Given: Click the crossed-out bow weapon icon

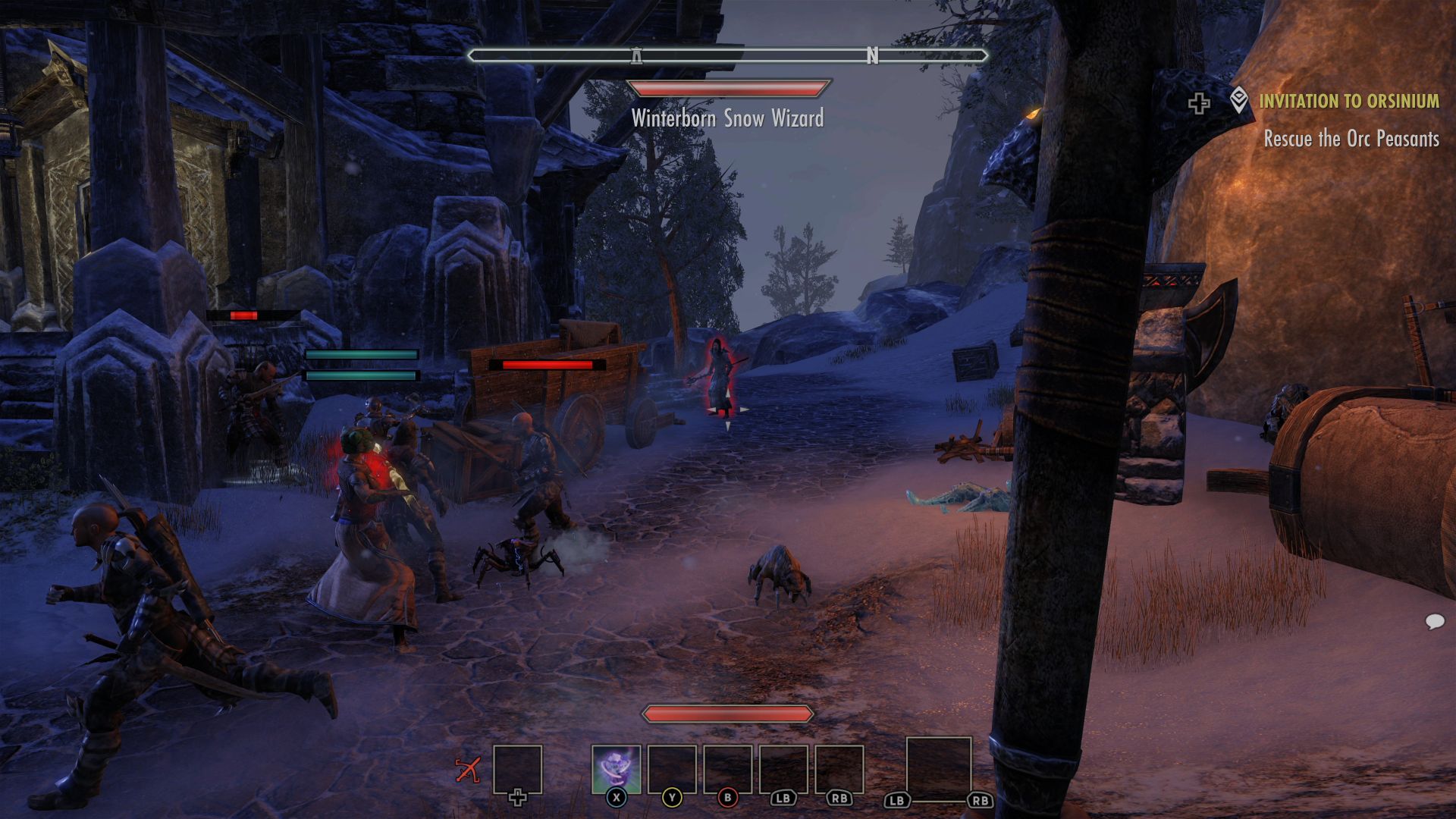Looking at the screenshot, I should 468,770.
